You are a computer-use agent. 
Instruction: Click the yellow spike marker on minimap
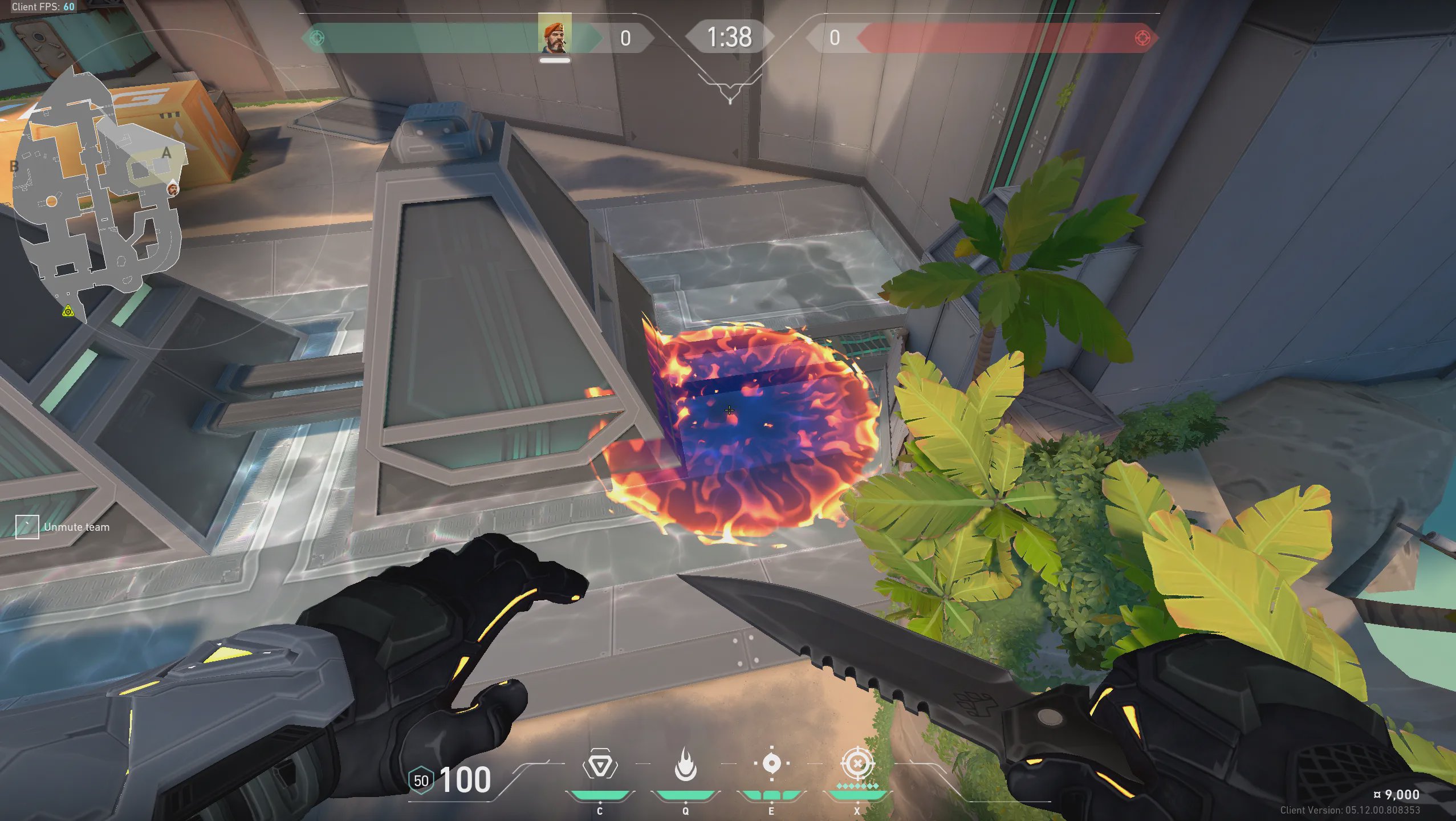pos(68,311)
